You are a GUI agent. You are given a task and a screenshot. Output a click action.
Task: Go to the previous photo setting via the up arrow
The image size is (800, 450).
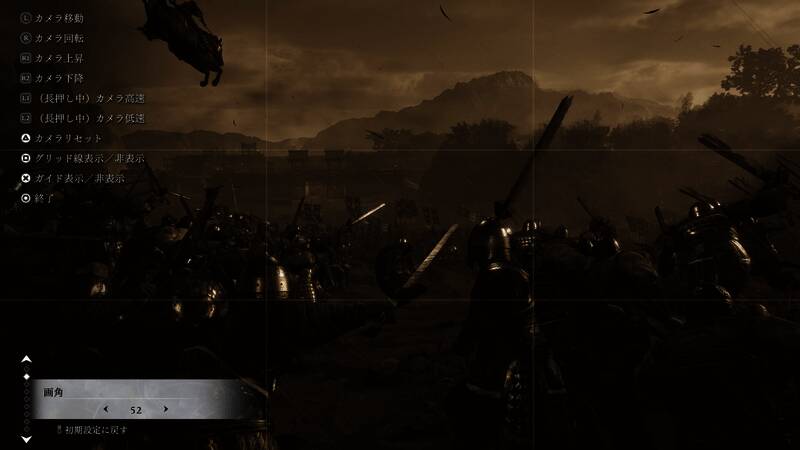click(26, 359)
